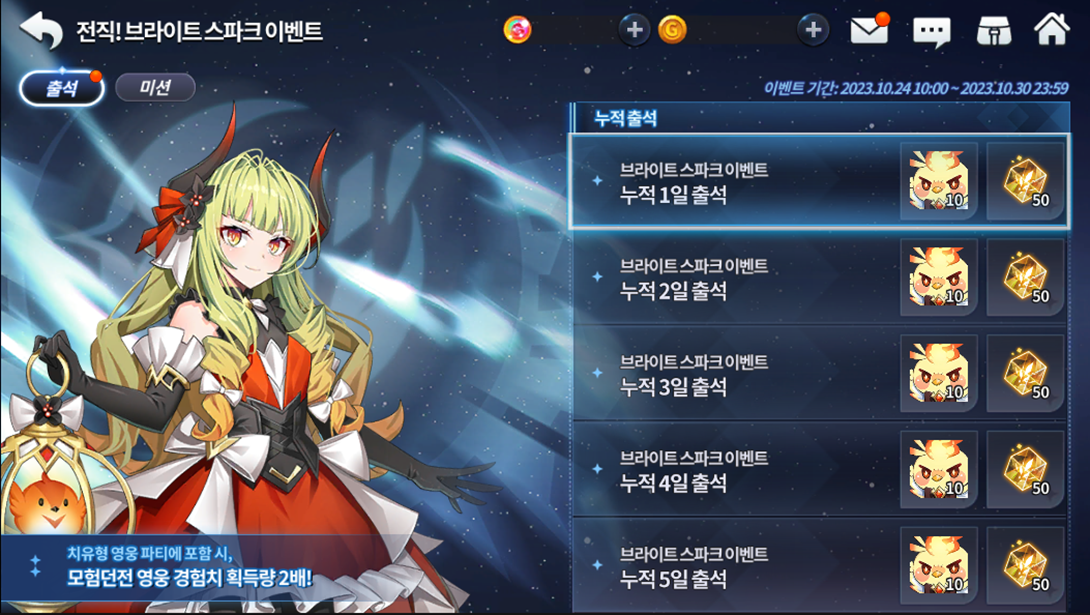Open the chat speech bubble

point(931,31)
